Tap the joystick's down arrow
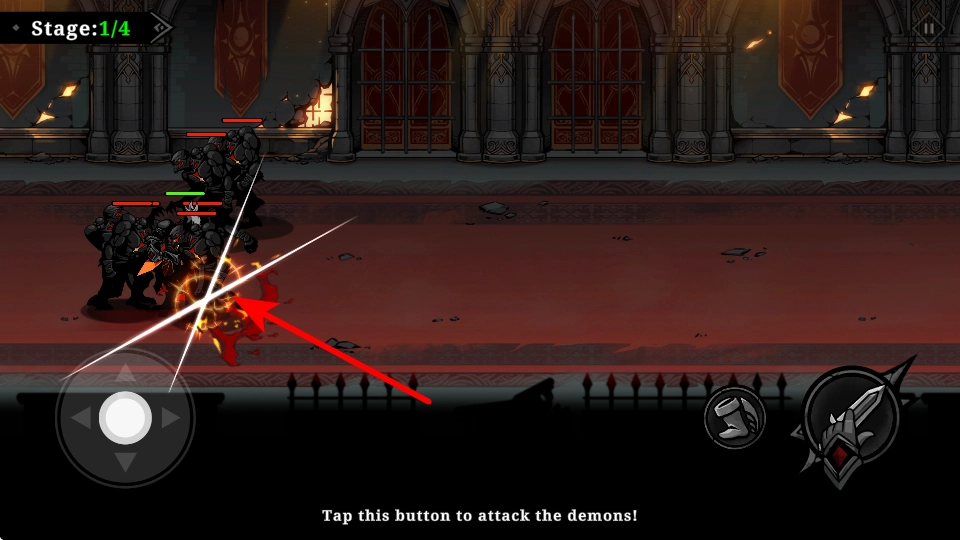 125,462
